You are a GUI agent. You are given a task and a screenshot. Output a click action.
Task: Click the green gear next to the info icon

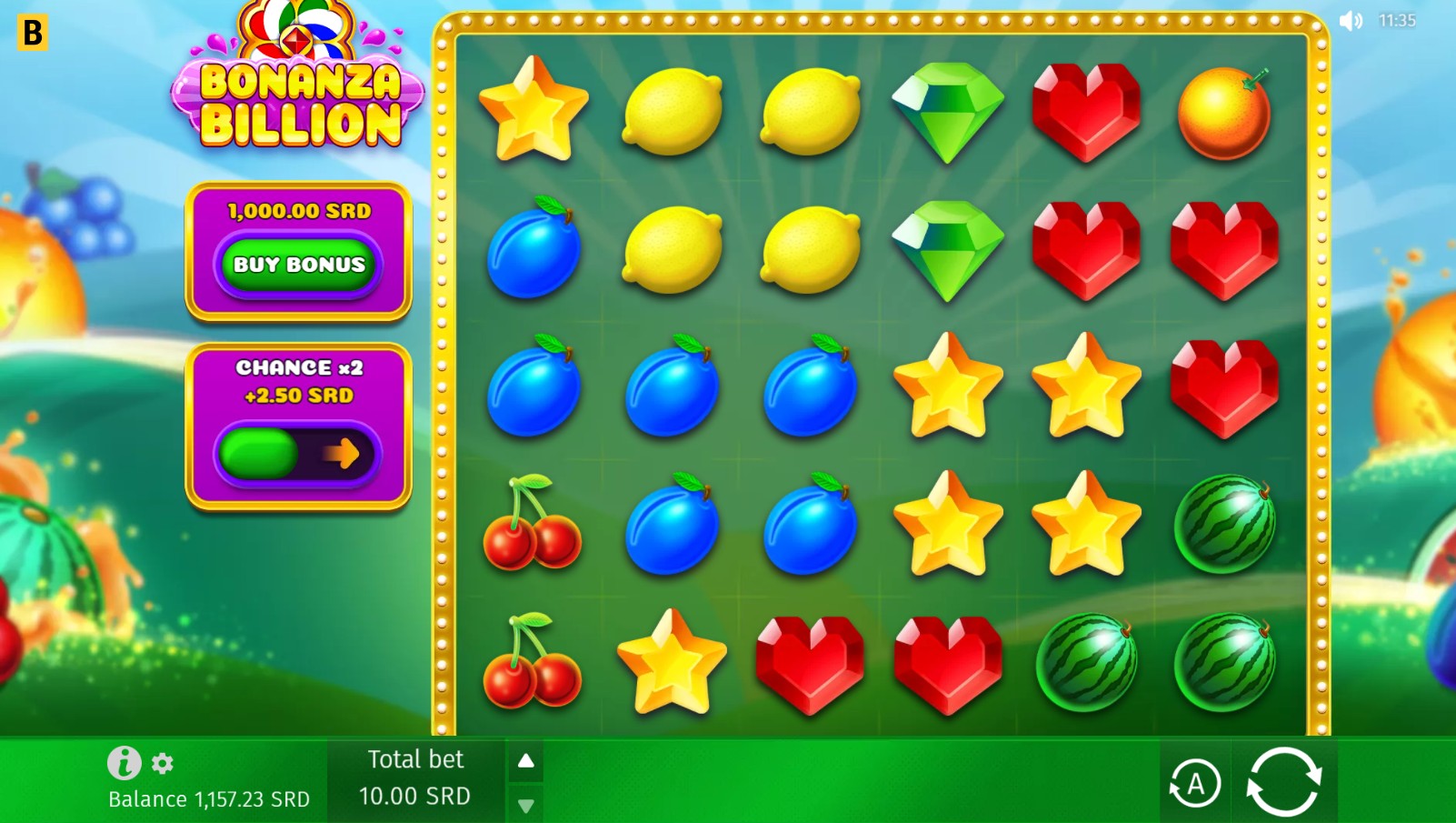(162, 764)
